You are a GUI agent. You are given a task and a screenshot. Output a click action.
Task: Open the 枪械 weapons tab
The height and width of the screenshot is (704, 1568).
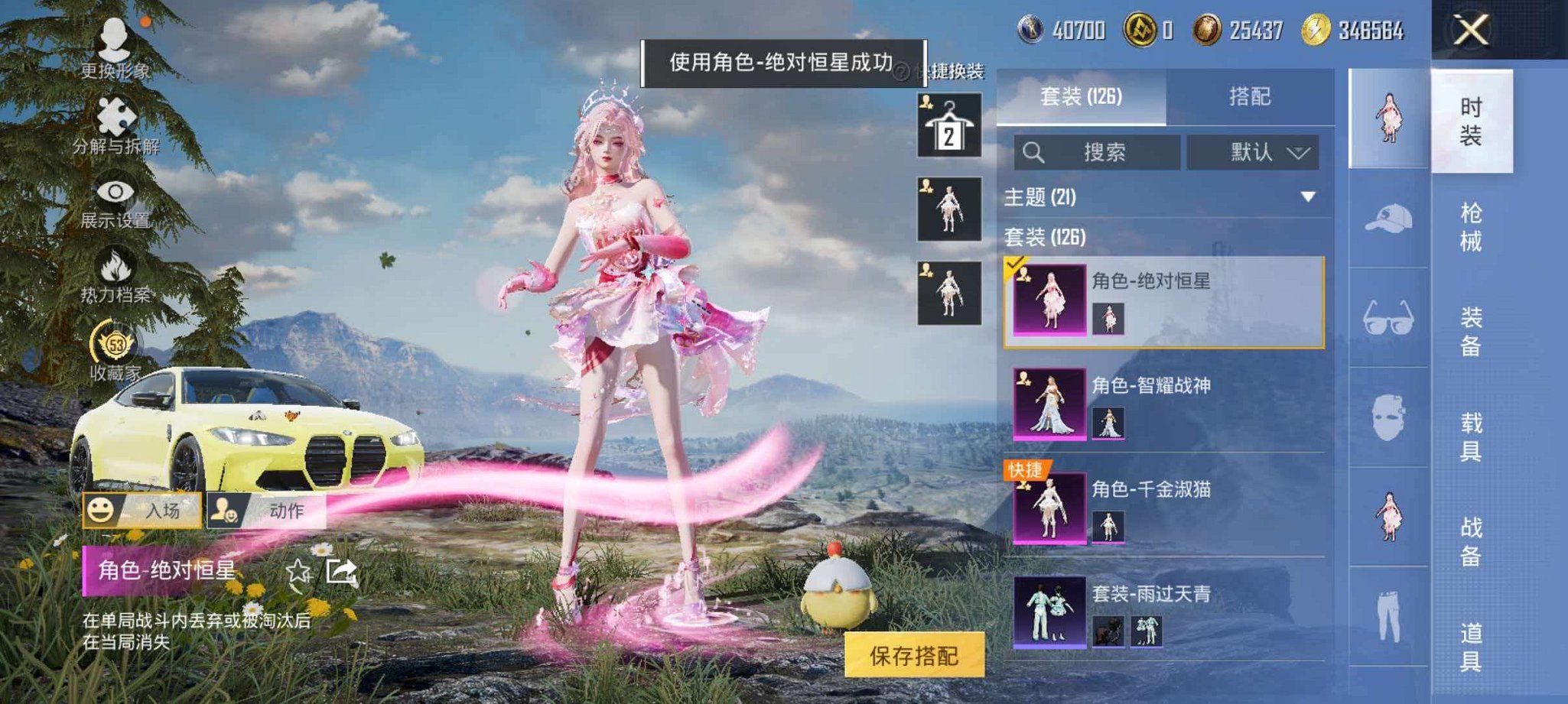coord(1472,227)
